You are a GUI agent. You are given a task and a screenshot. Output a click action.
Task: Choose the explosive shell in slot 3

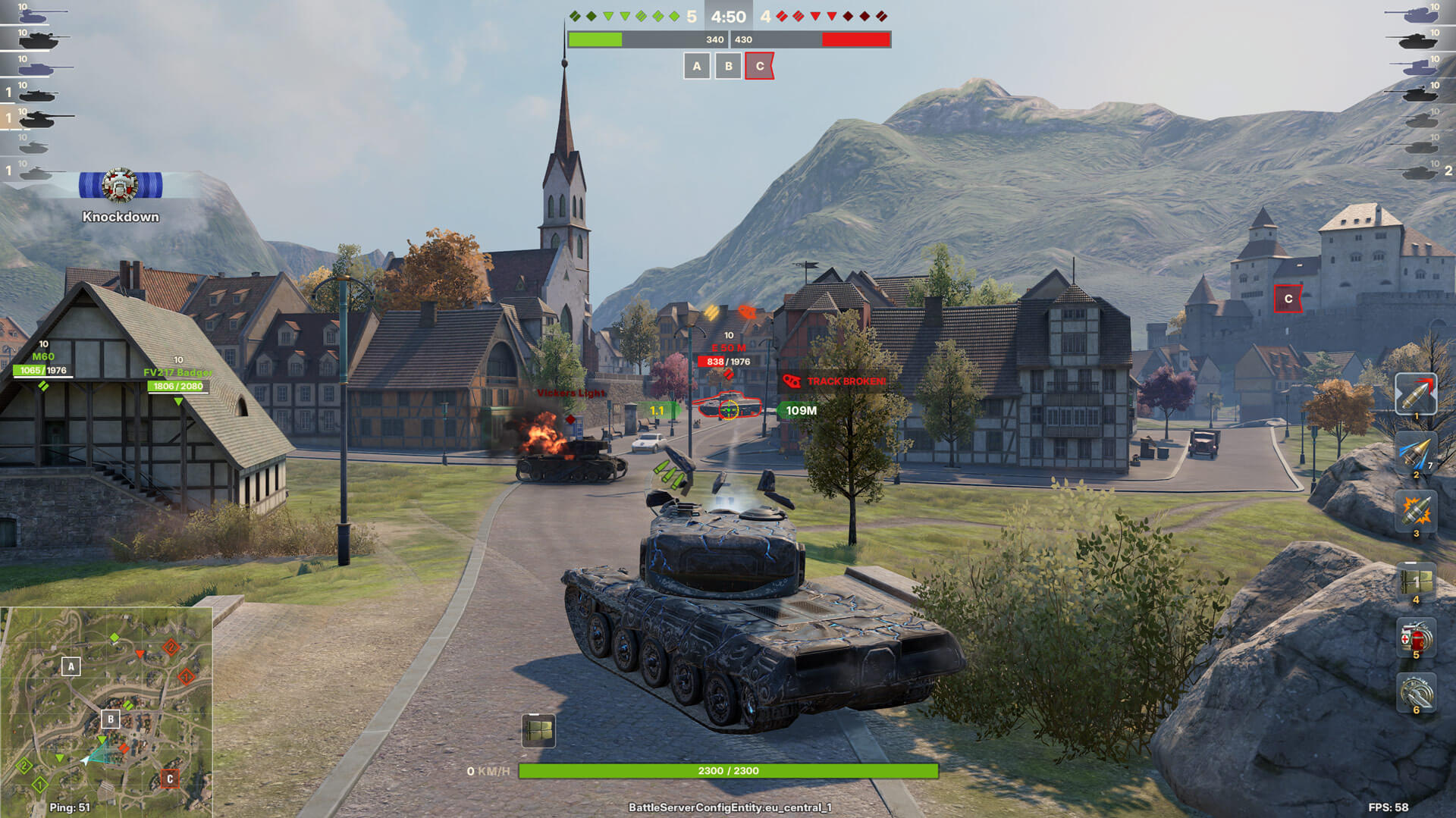pos(1415,510)
